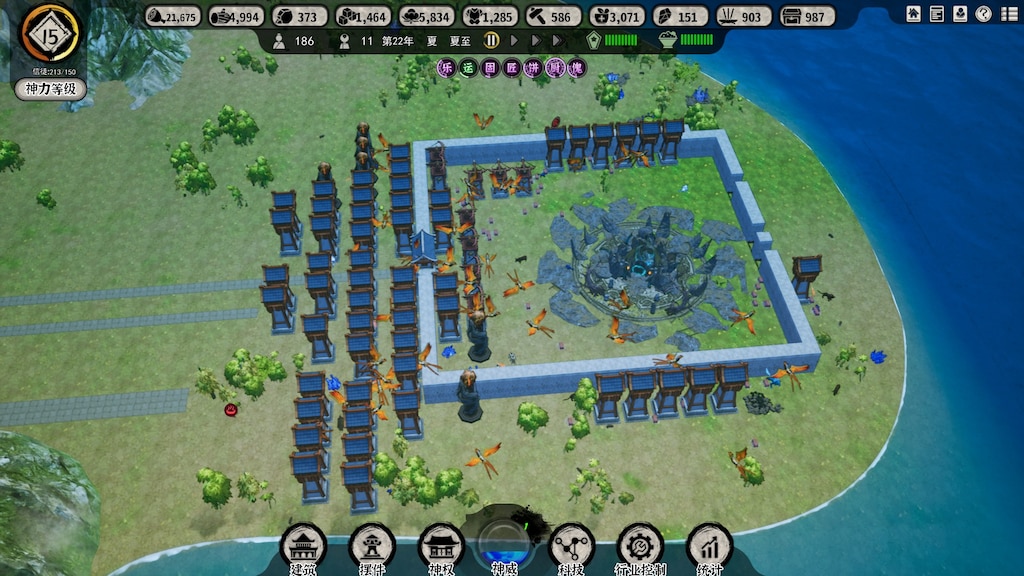Select the purple 乐 buff icon
Screen dimensions: 1024x576
tap(446, 68)
